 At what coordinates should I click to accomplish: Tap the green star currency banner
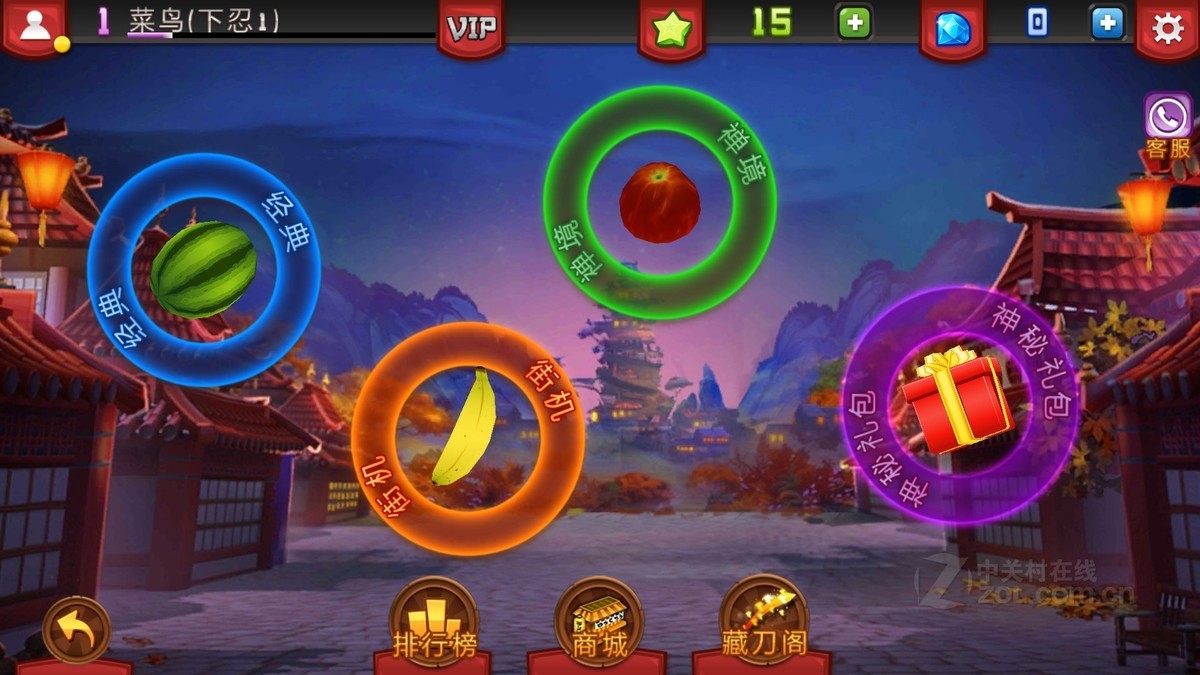(671, 28)
